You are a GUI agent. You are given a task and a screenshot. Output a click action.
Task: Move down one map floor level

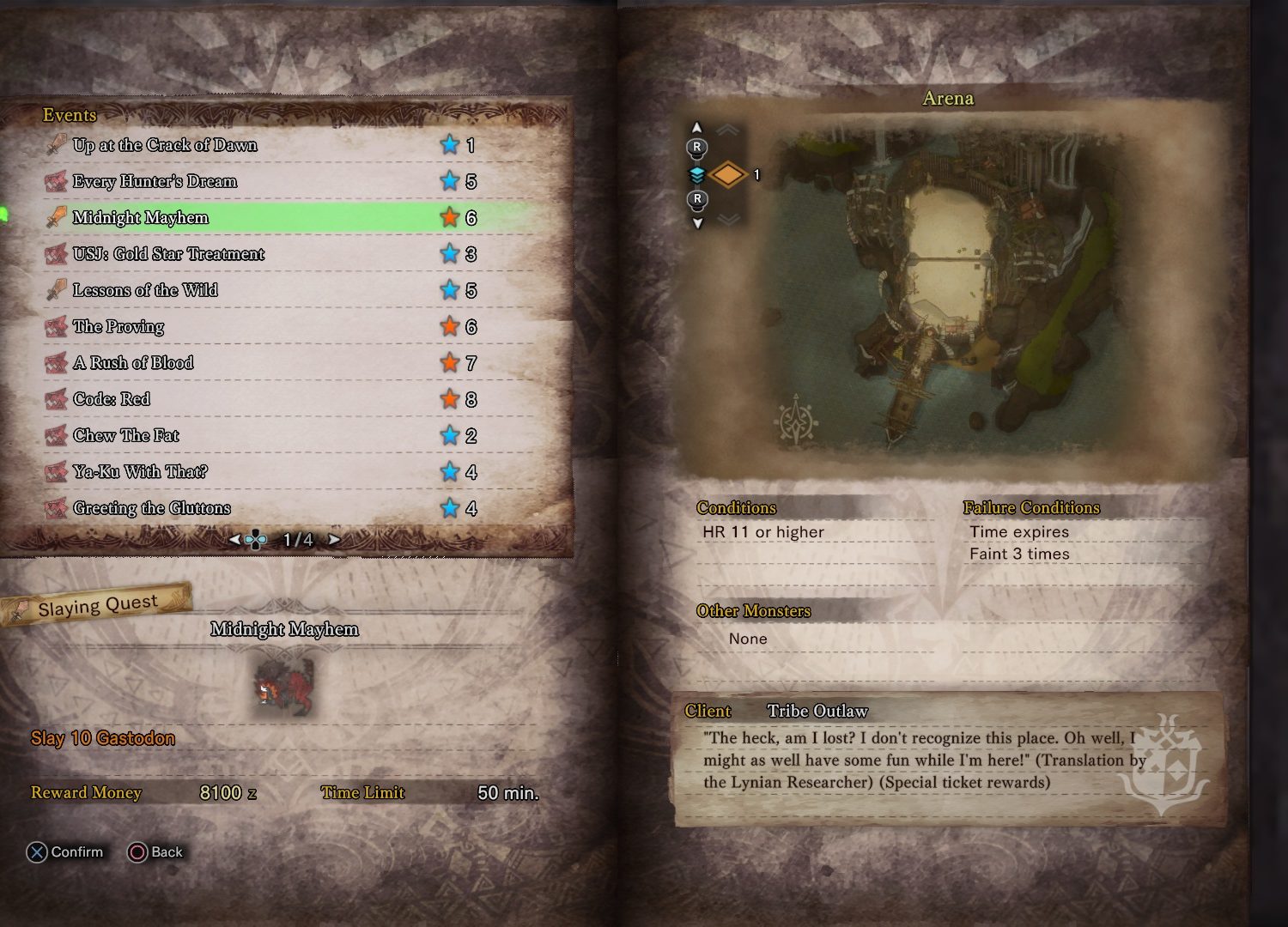(697, 222)
